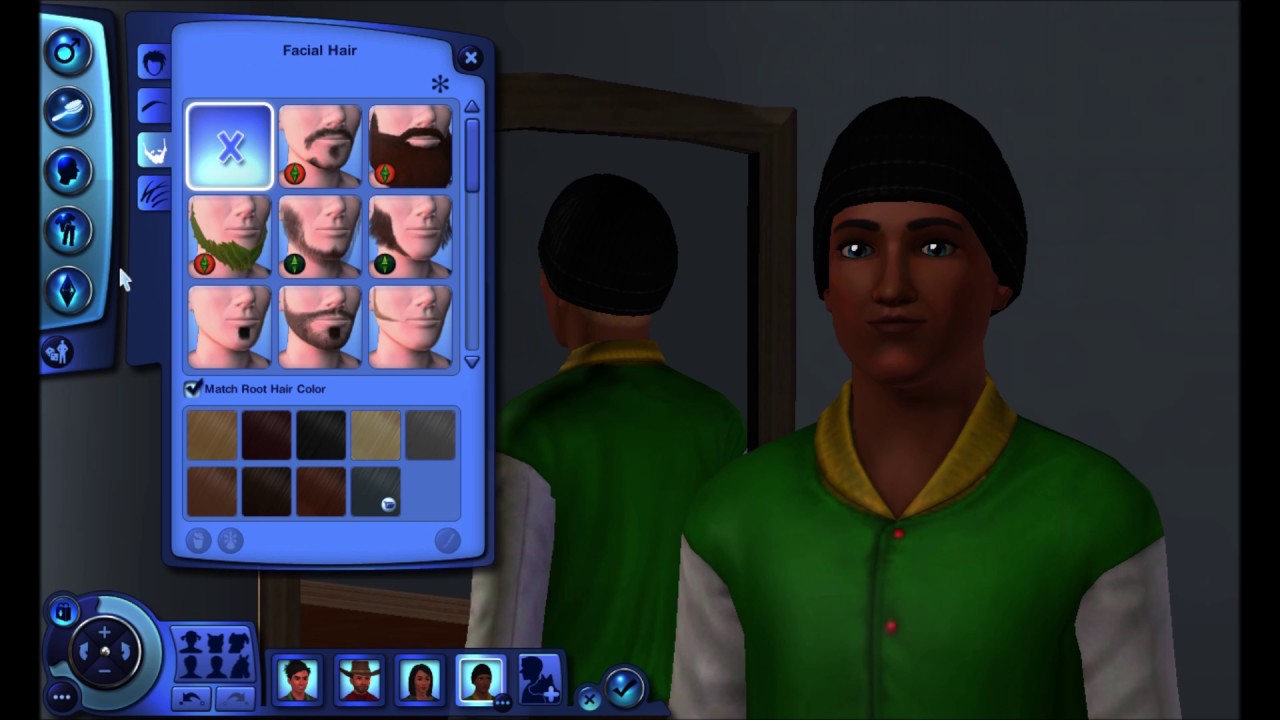Undo the last change with the back arrow
The image size is (1280, 720).
[x=192, y=700]
